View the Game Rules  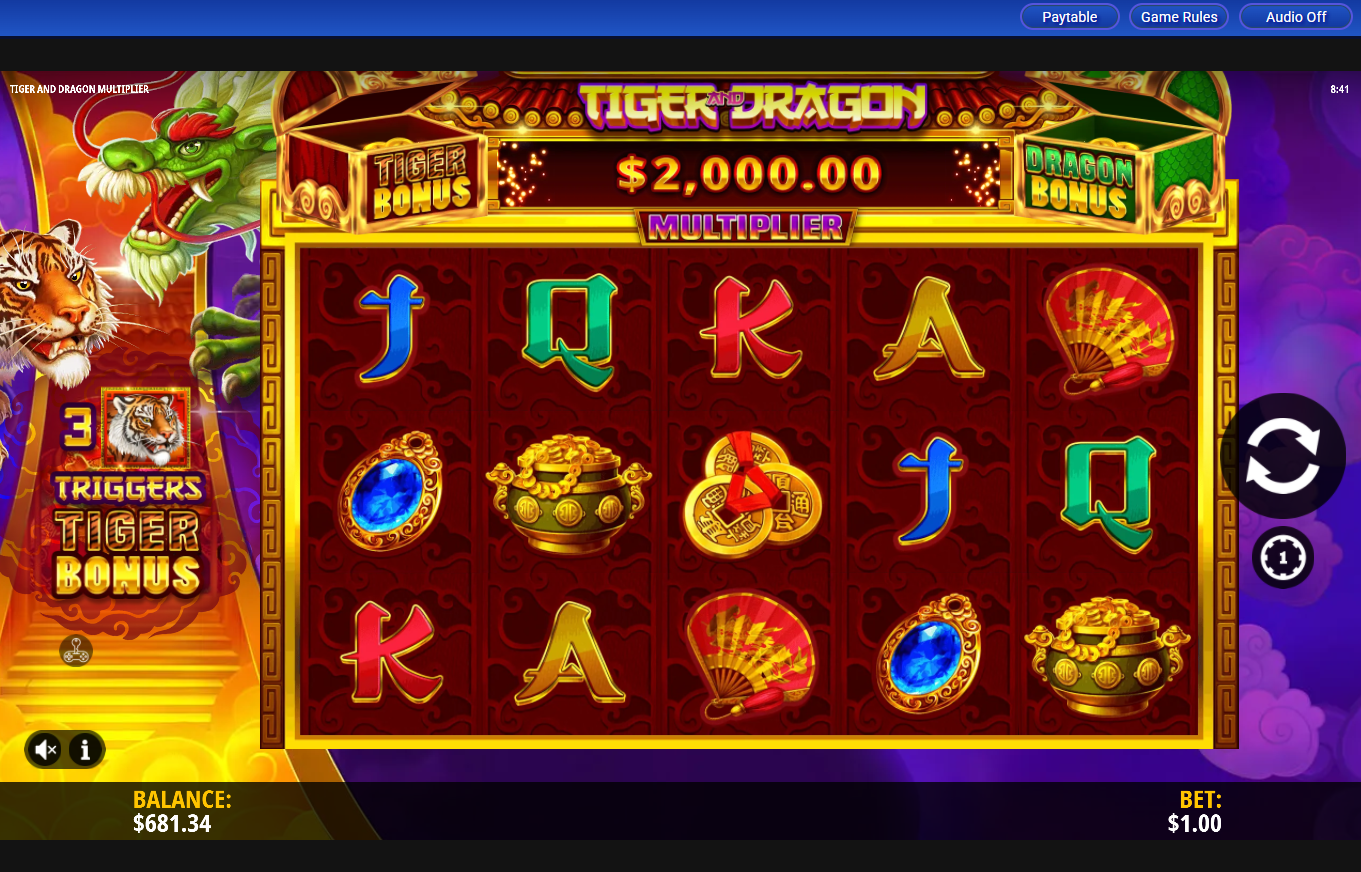click(x=1179, y=16)
